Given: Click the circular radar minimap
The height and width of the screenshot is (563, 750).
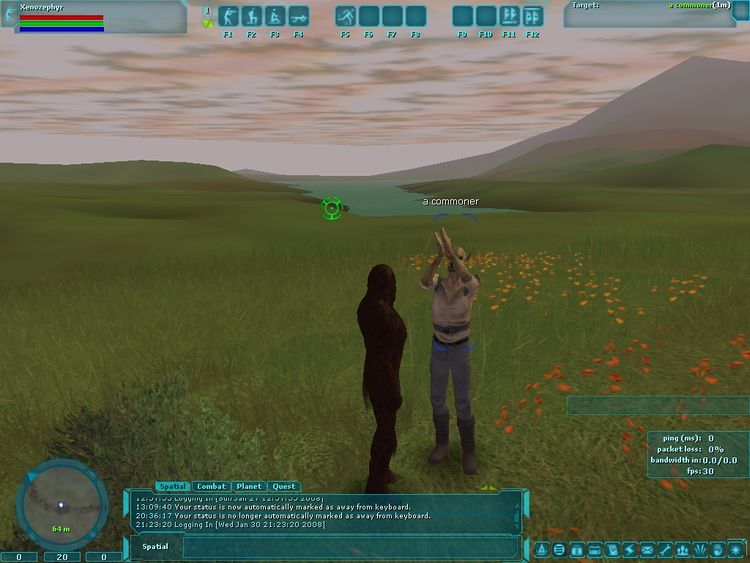Looking at the screenshot, I should tap(62, 501).
